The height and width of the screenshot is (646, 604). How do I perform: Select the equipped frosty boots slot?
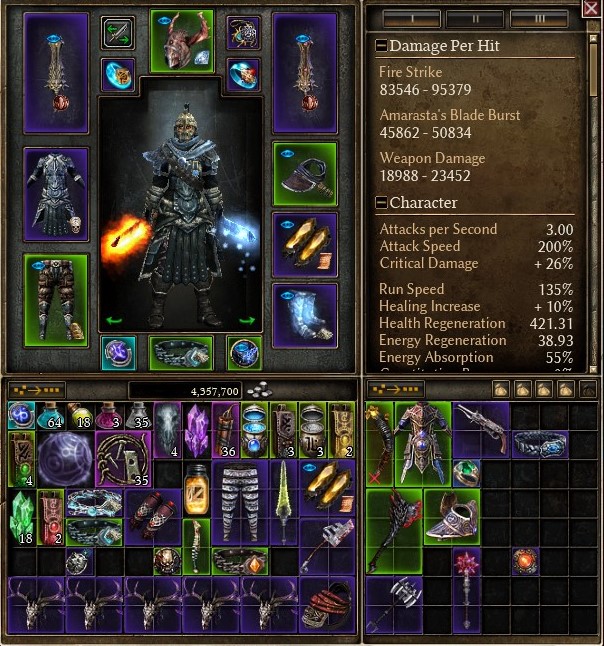(305, 313)
